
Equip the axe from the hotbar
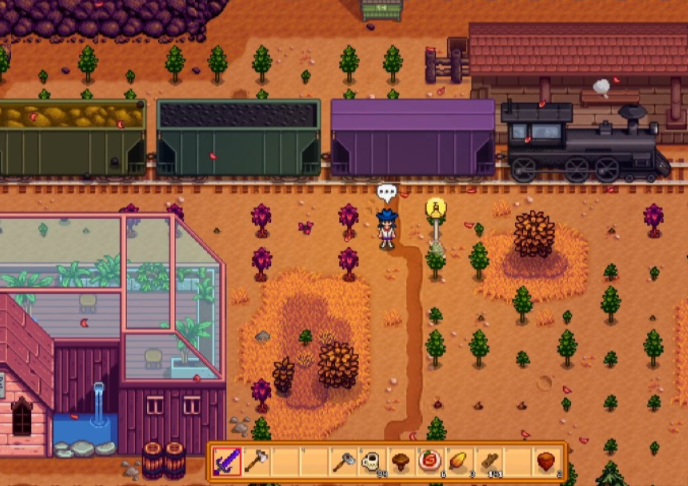256,462
